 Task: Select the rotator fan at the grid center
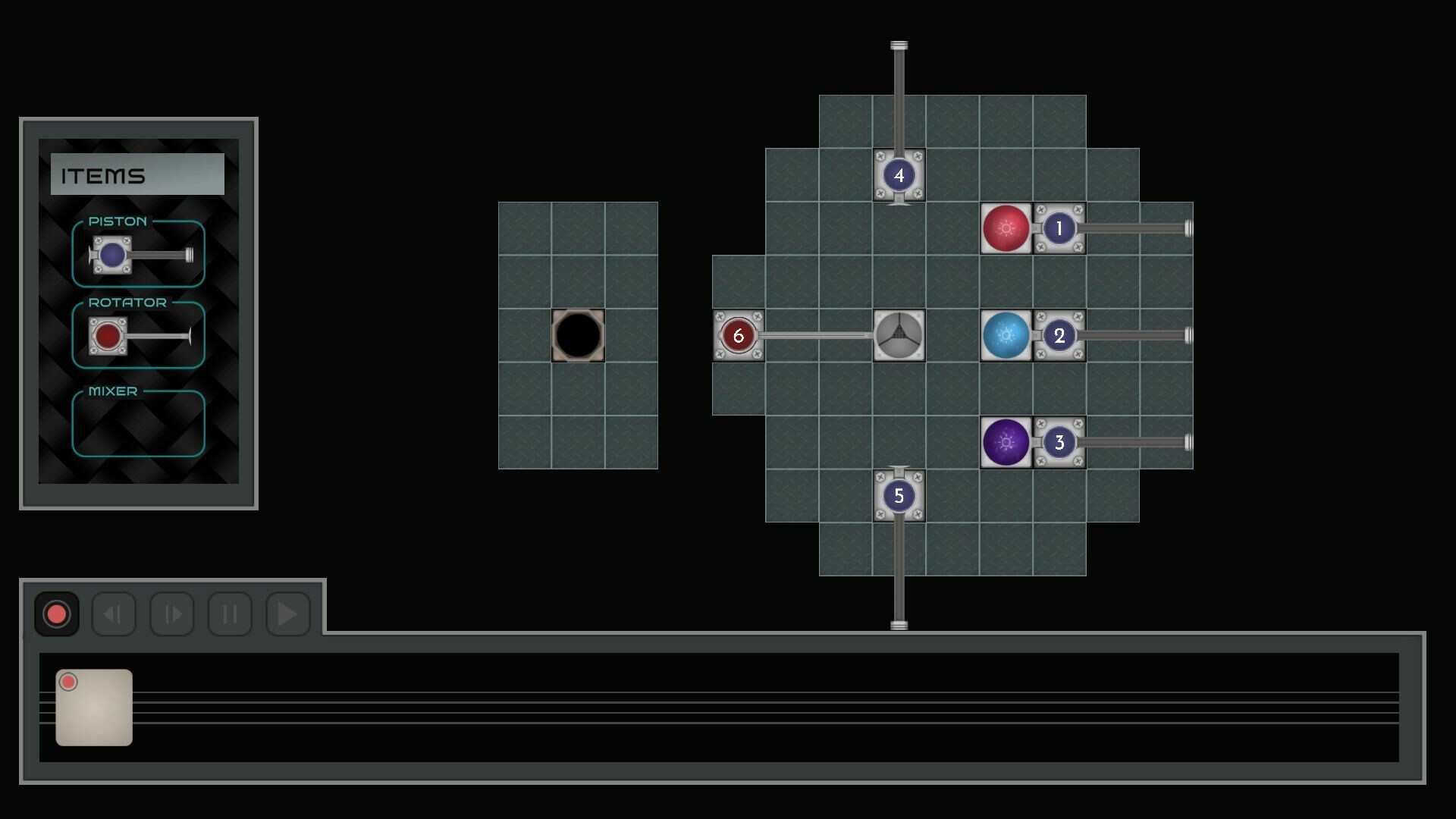pyautogui.click(x=899, y=334)
